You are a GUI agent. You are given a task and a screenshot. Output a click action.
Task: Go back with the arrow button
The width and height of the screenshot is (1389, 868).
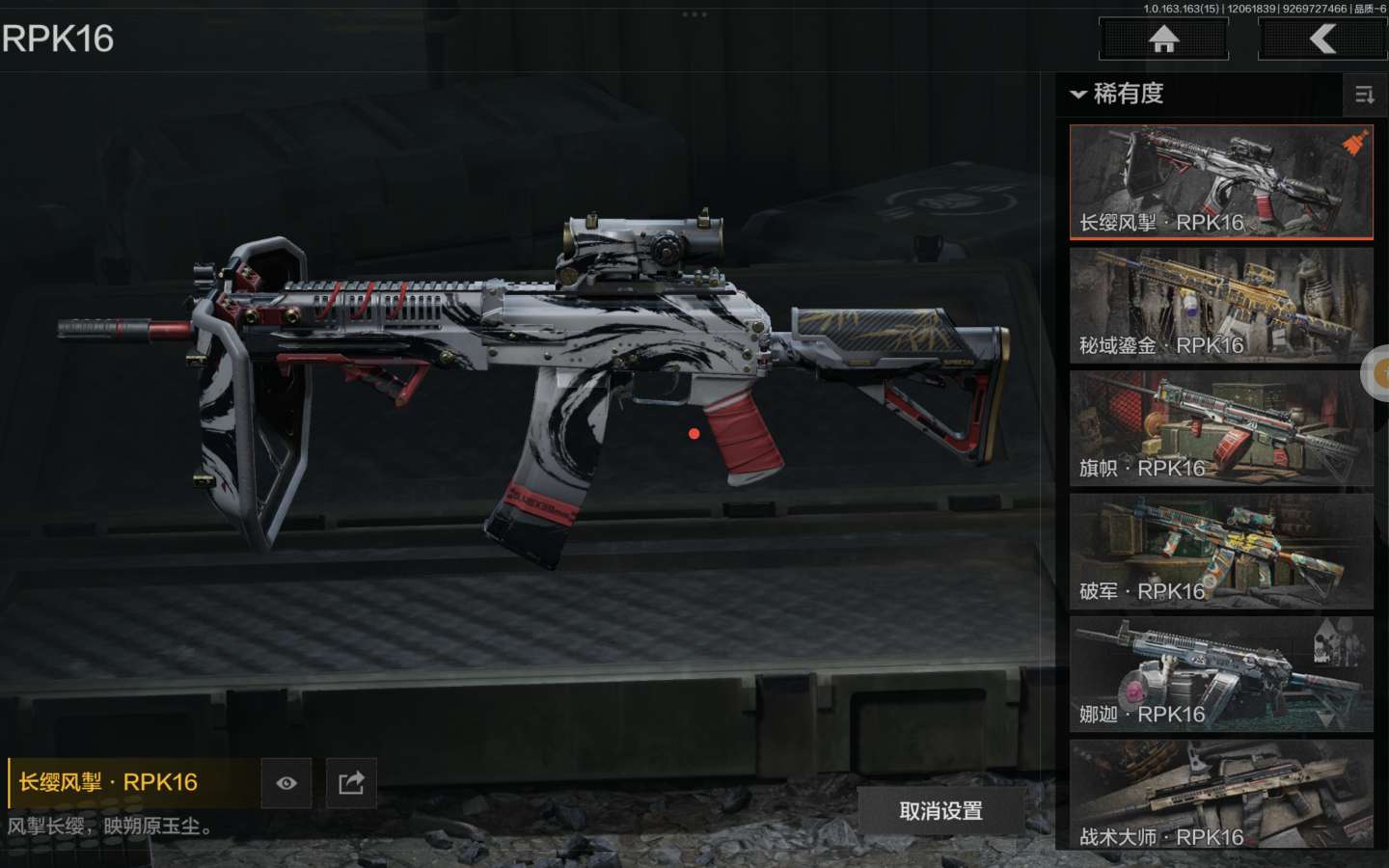pyautogui.click(x=1322, y=40)
